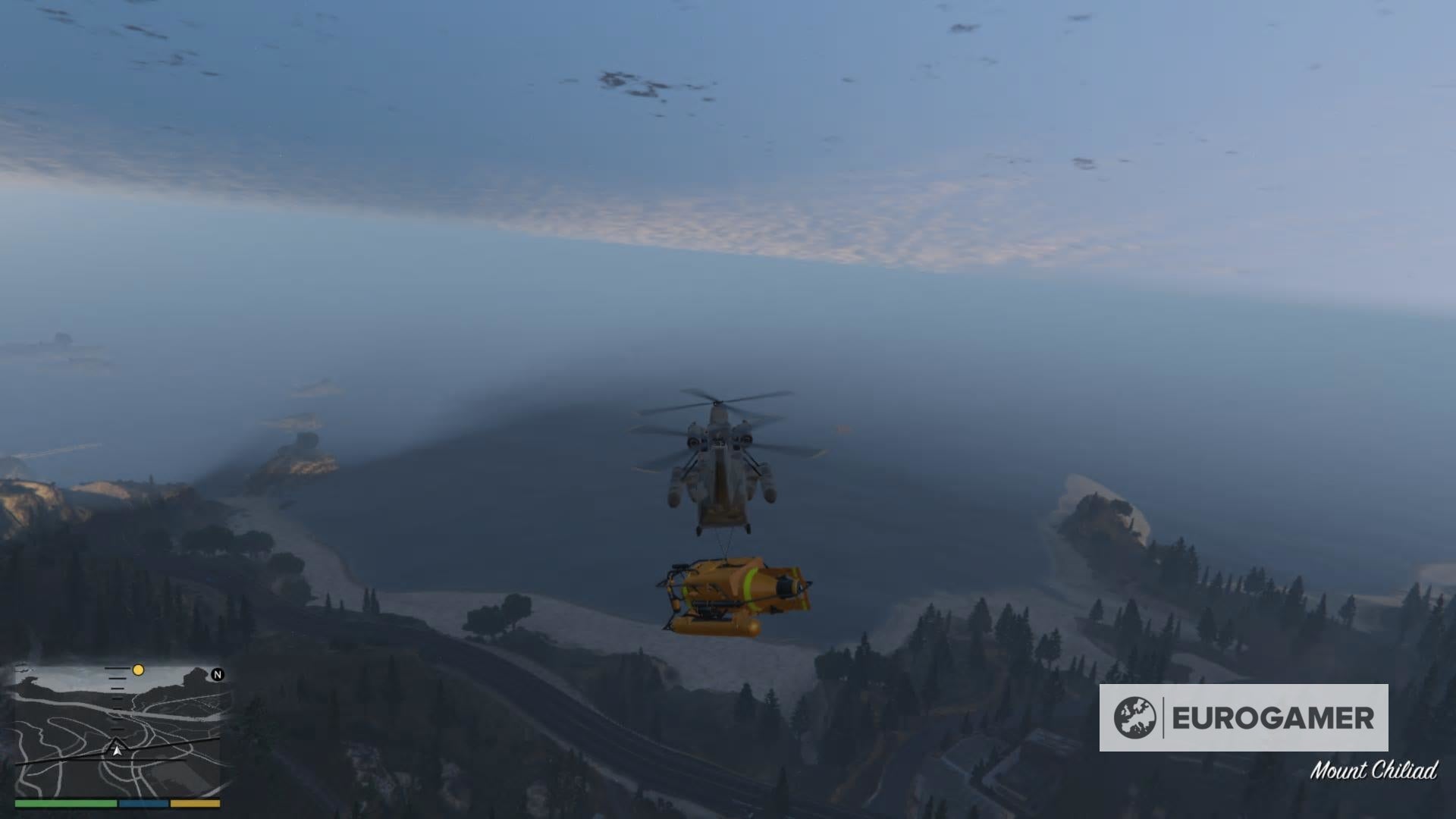Toggle the yellow special ability bar
Screen dimensions: 1456x819
[x=196, y=803]
